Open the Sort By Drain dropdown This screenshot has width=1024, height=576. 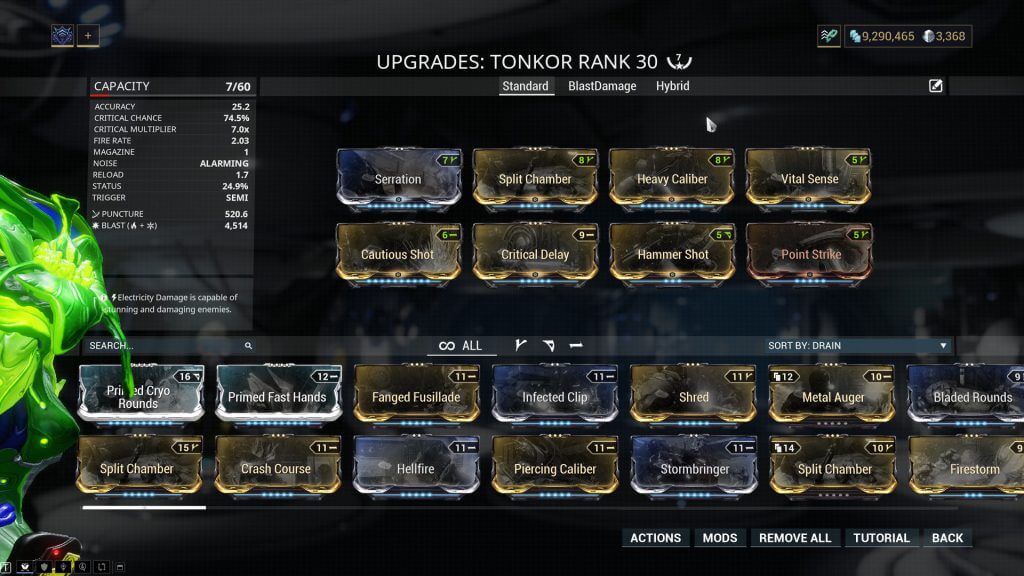click(x=857, y=346)
